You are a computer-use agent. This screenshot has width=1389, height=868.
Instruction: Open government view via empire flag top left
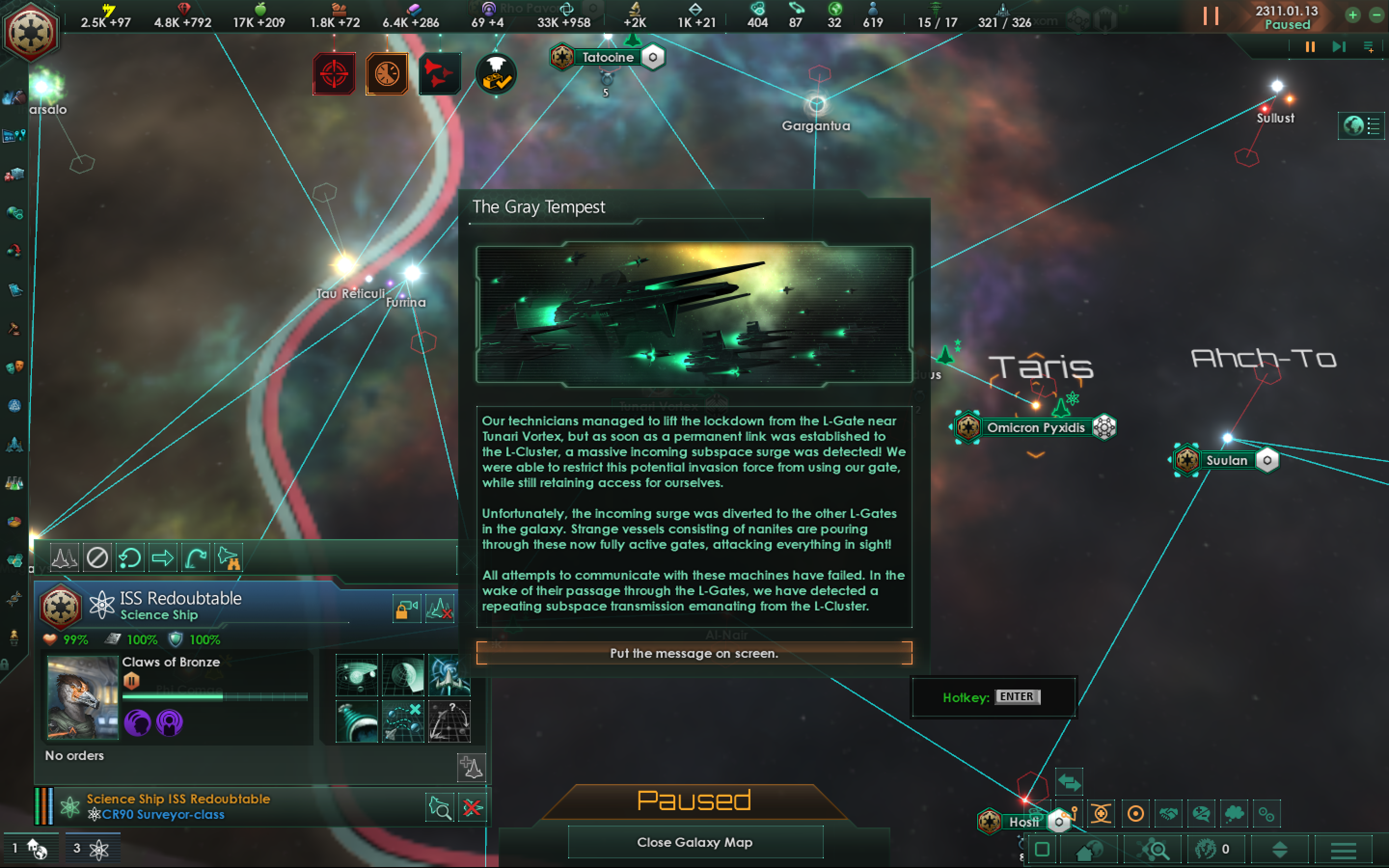pos(31,31)
